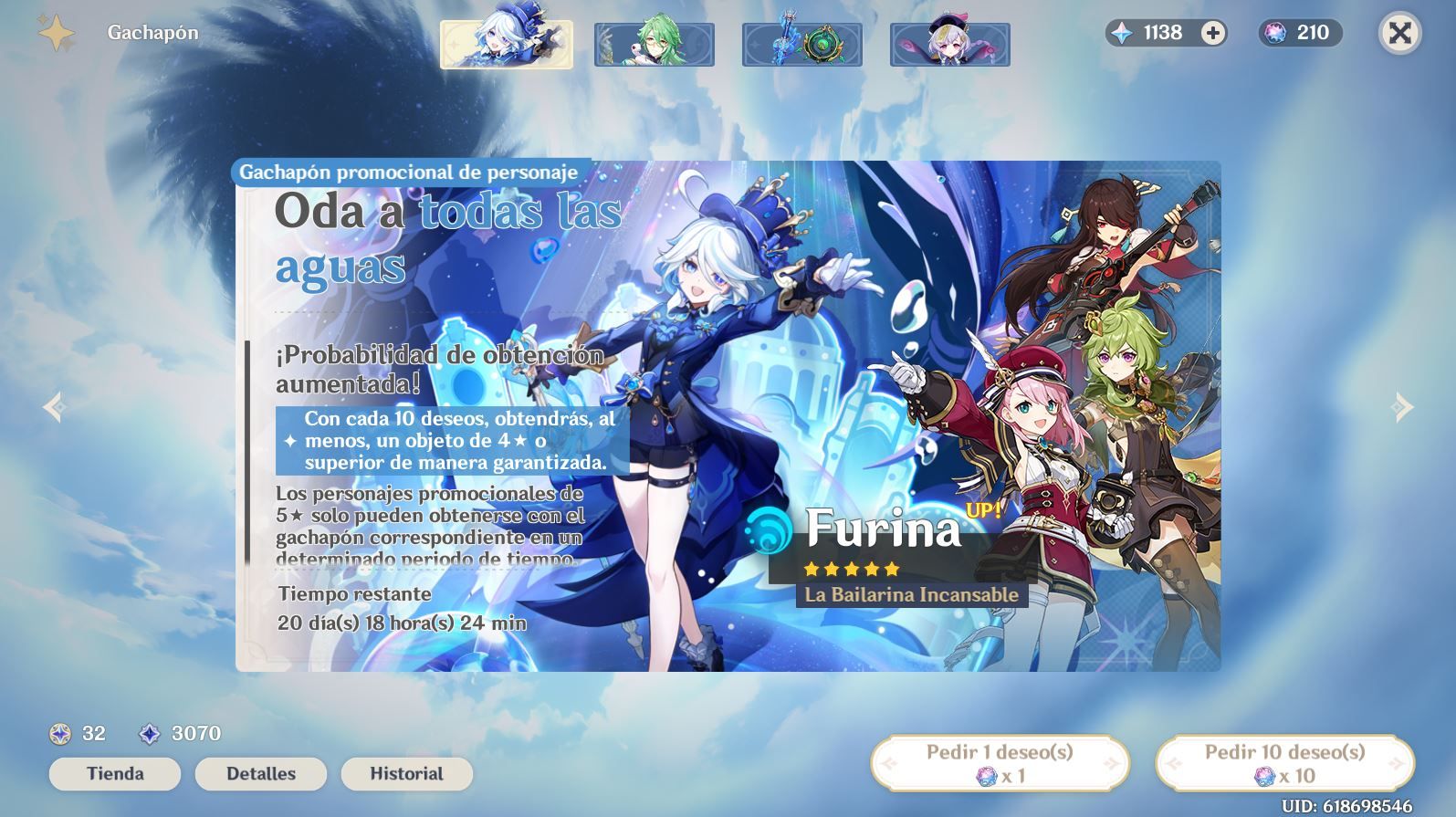The image size is (1456, 817).
Task: Navigate to next banner with right arrow
Action: 1399,408
